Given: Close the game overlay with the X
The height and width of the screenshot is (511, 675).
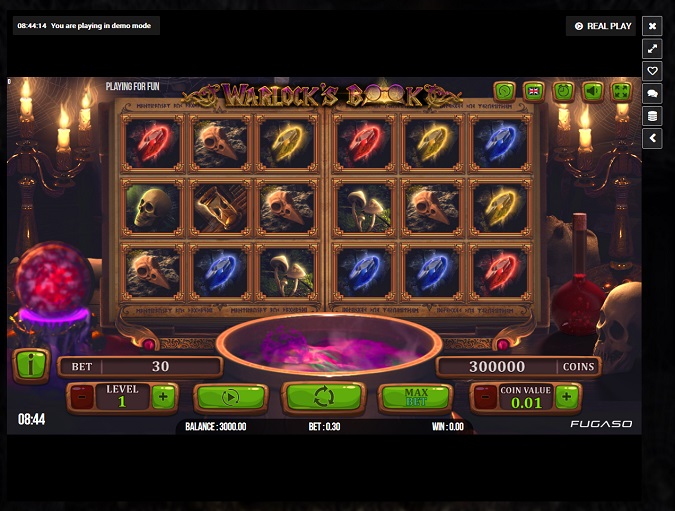Looking at the screenshot, I should (x=653, y=26).
